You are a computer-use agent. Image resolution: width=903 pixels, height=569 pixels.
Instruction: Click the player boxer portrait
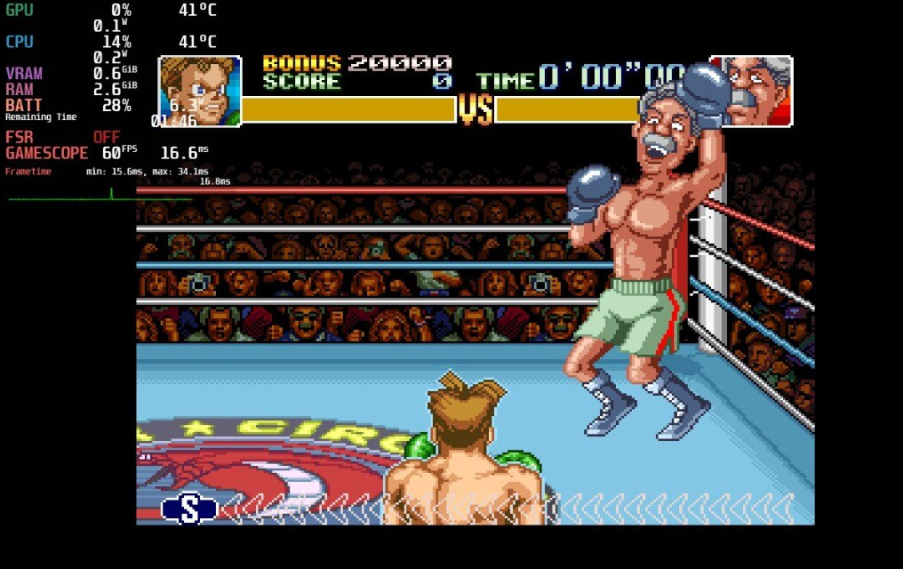[200, 91]
